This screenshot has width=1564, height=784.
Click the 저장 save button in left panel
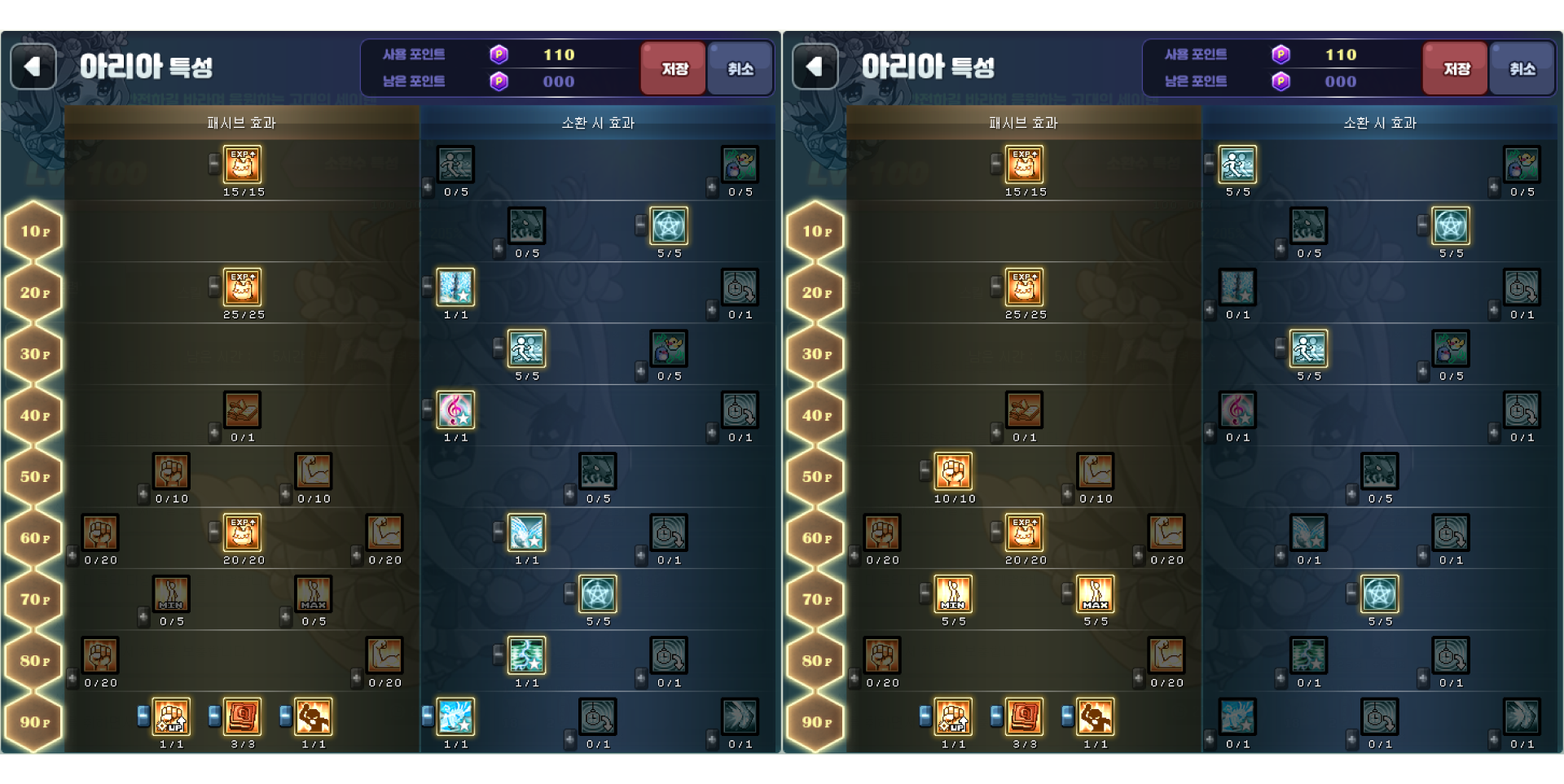pos(673,68)
